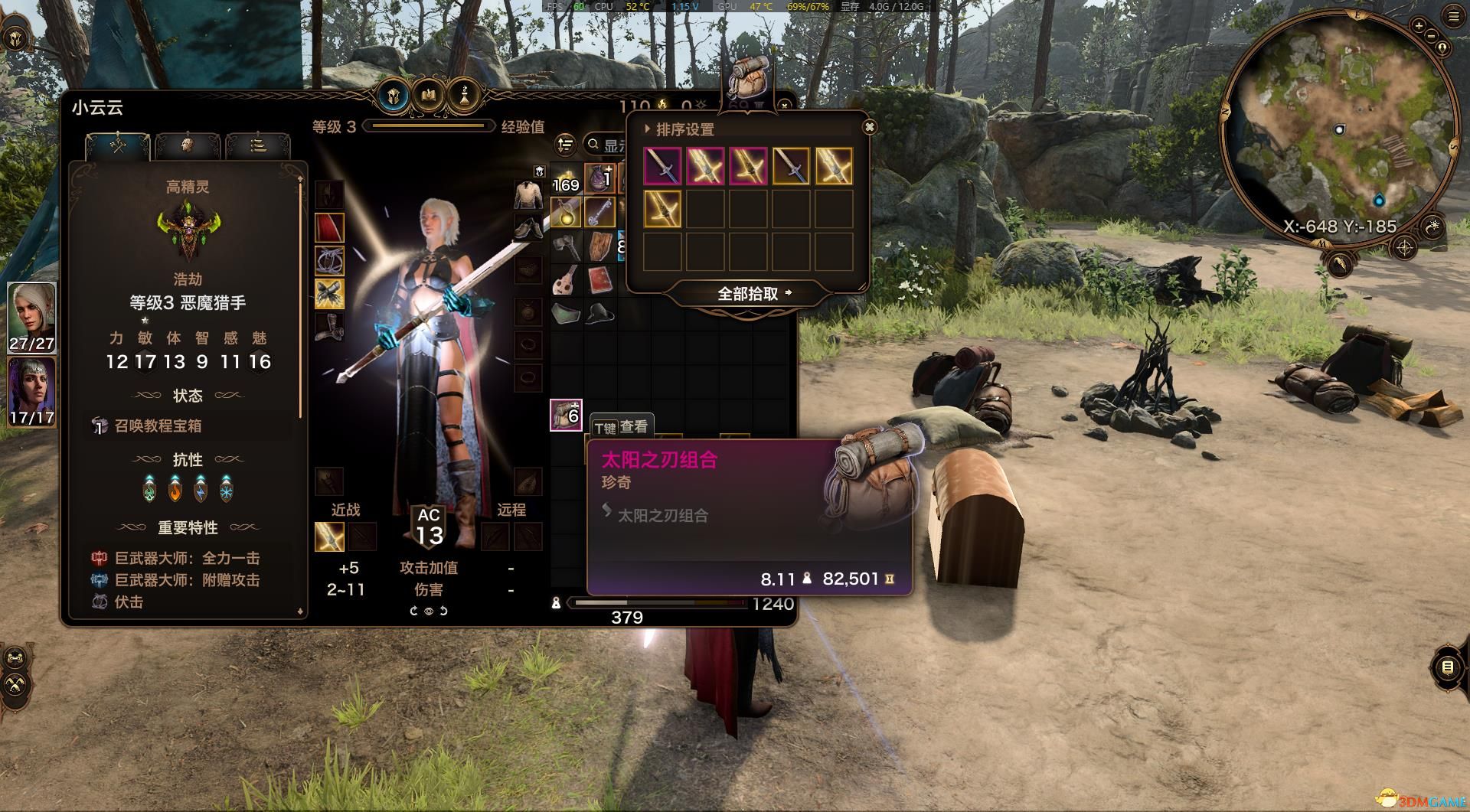Select the red book in the inventory
This screenshot has height=812, width=1470.
tap(600, 280)
